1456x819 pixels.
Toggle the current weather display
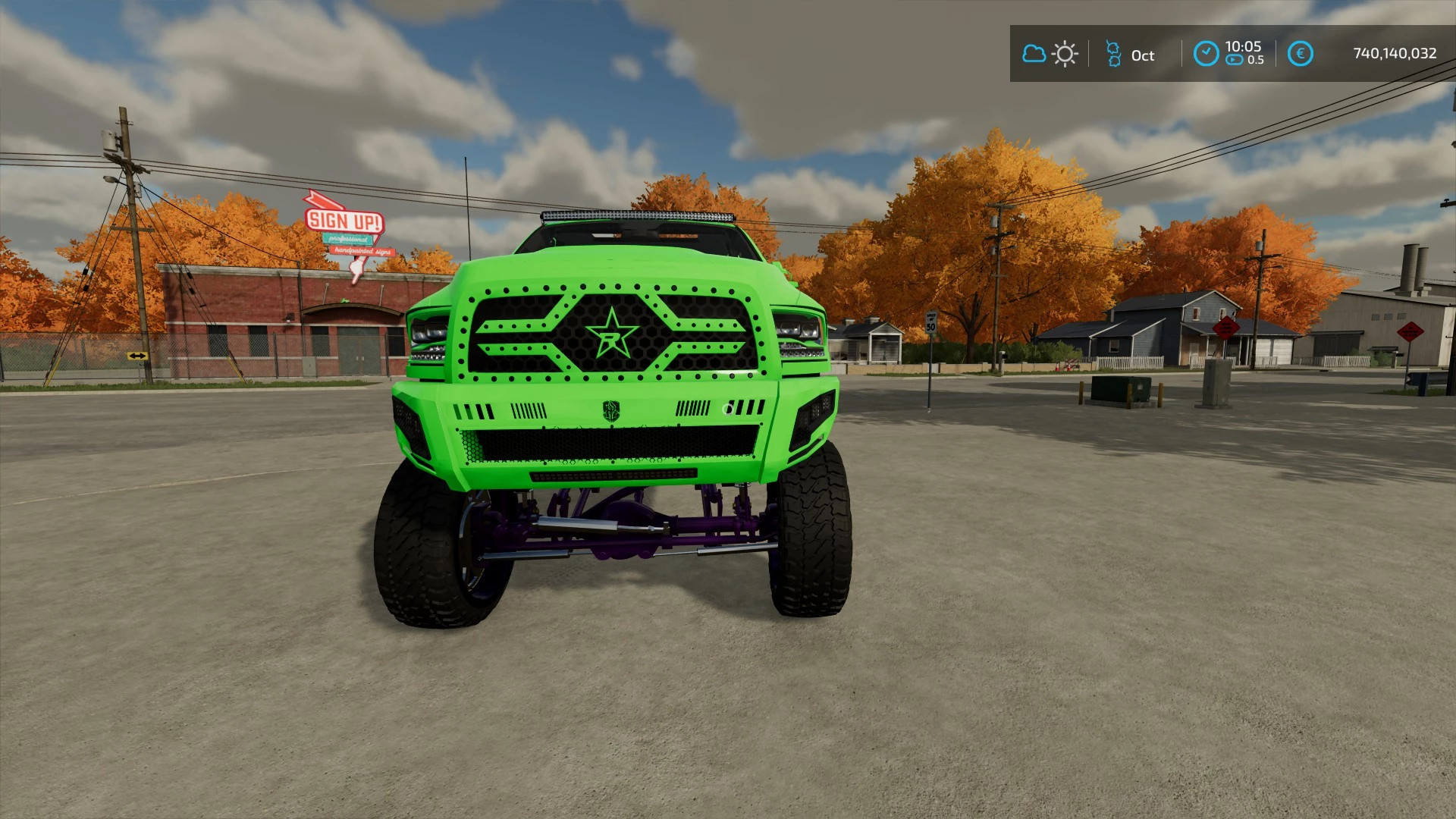1034,54
